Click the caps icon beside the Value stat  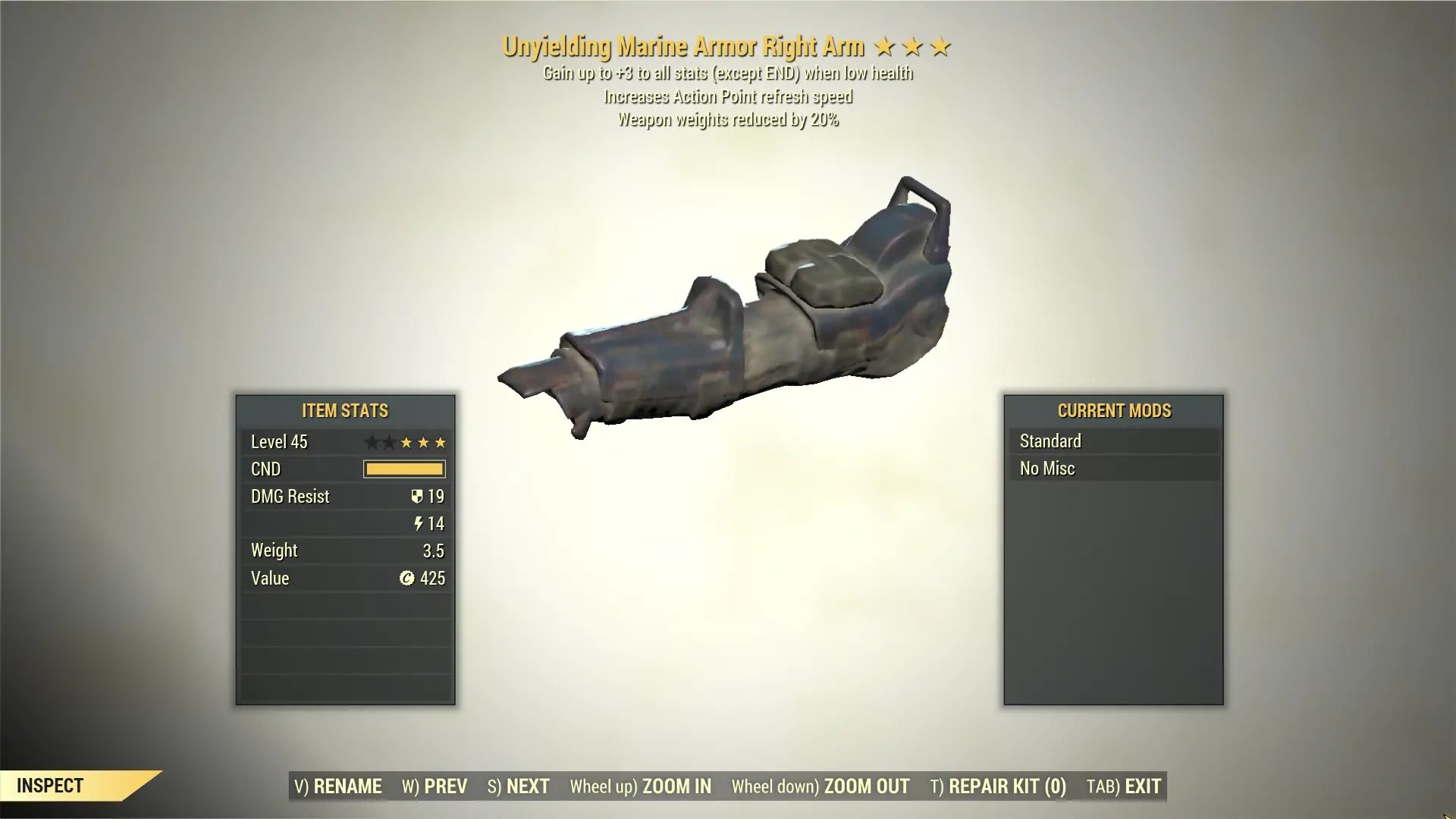click(x=409, y=579)
